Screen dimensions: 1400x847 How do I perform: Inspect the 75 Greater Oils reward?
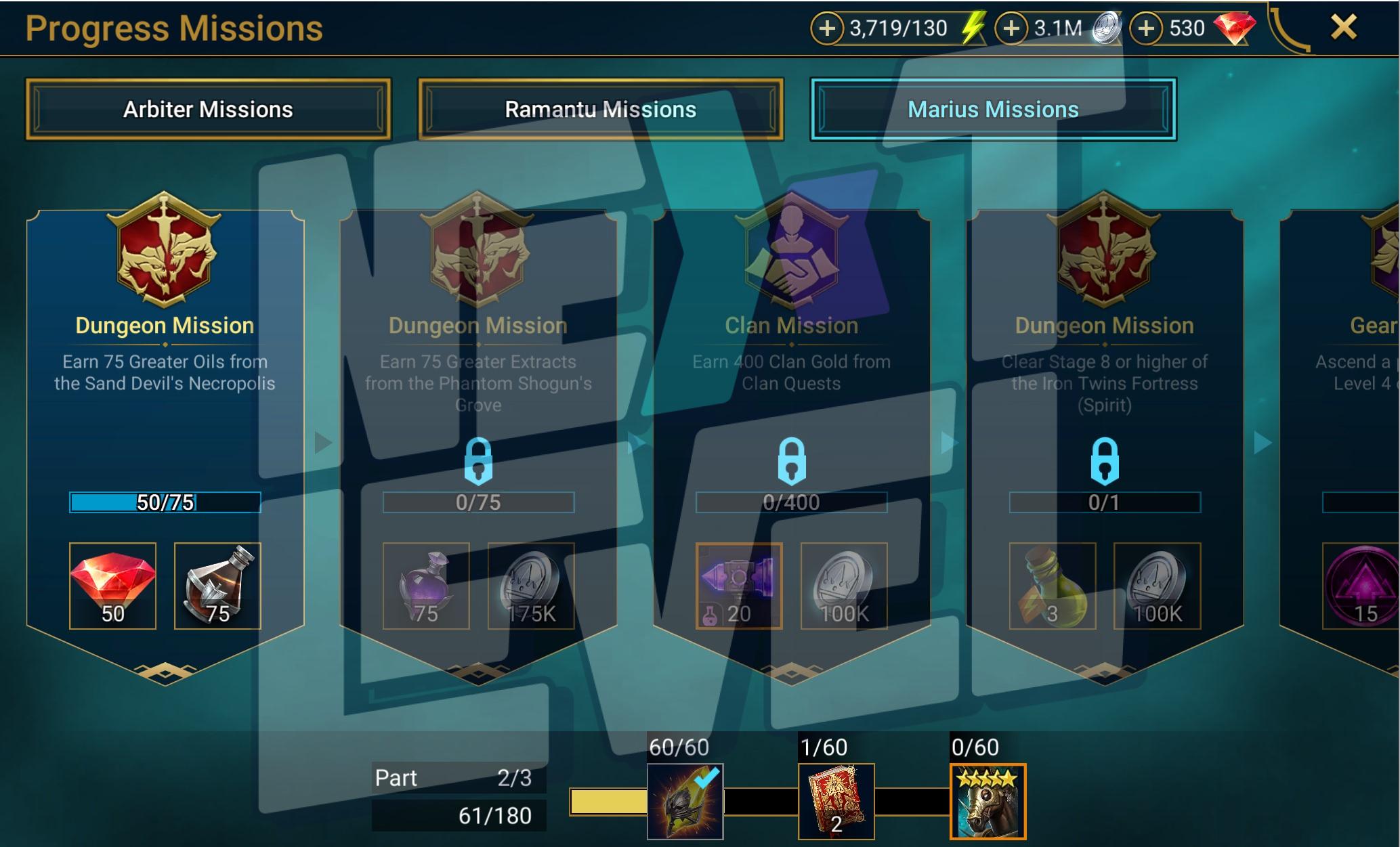(217, 586)
